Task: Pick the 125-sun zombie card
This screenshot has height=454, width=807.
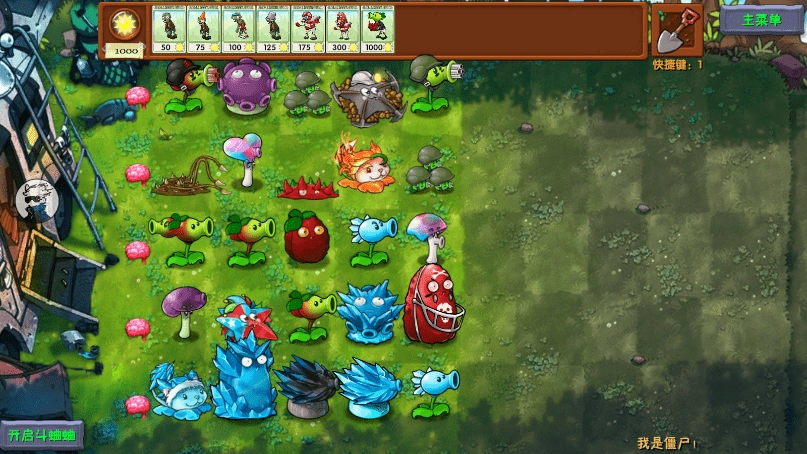Action: tap(273, 29)
